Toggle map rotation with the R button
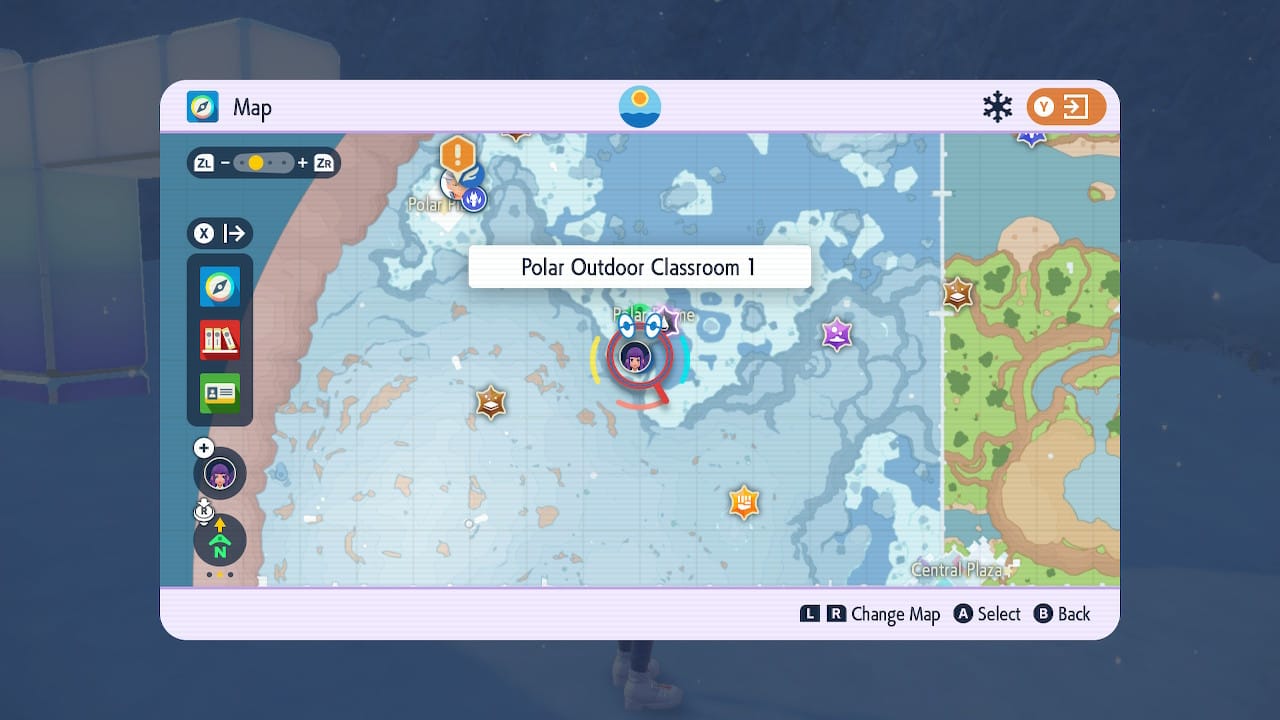1280x720 pixels. 202,512
